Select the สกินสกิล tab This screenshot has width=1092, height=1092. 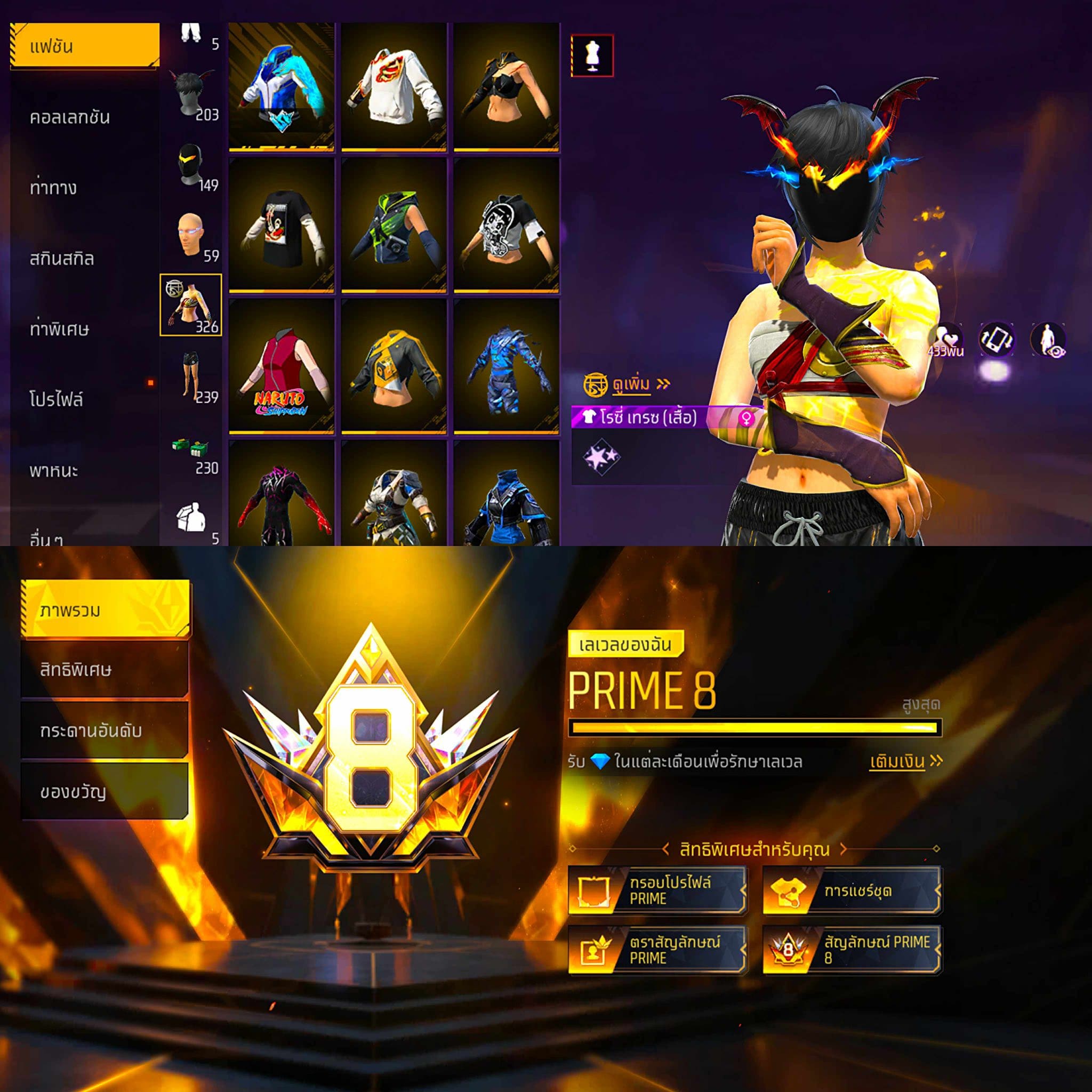pos(62,258)
